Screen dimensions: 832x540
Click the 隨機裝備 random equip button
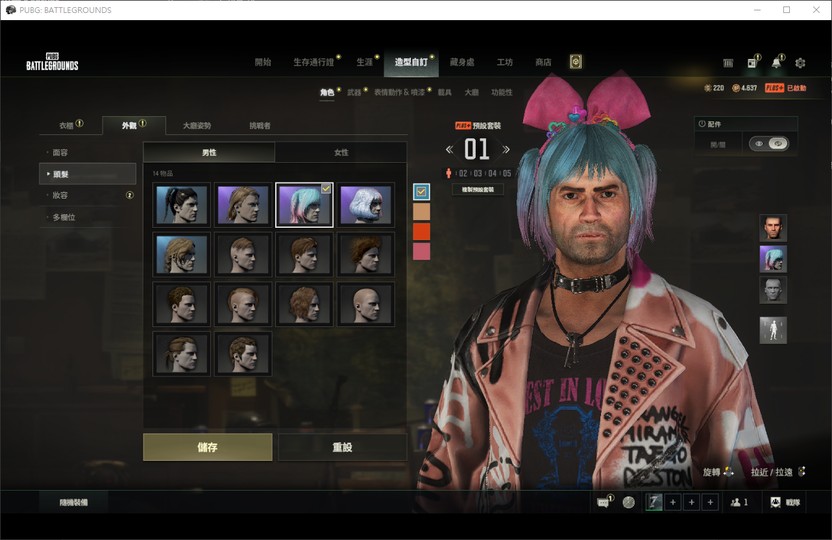point(73,502)
